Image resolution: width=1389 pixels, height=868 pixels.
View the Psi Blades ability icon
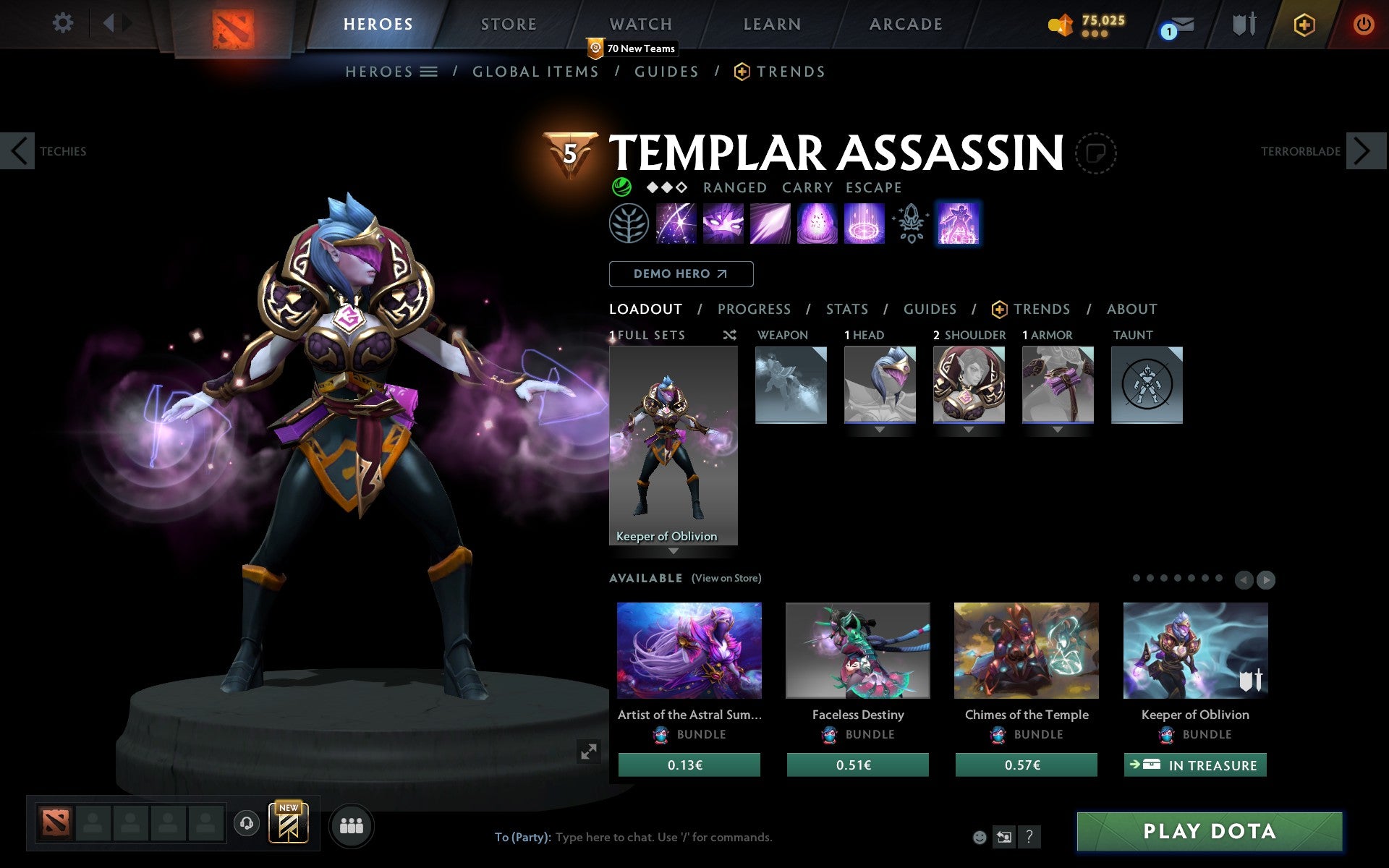point(769,224)
